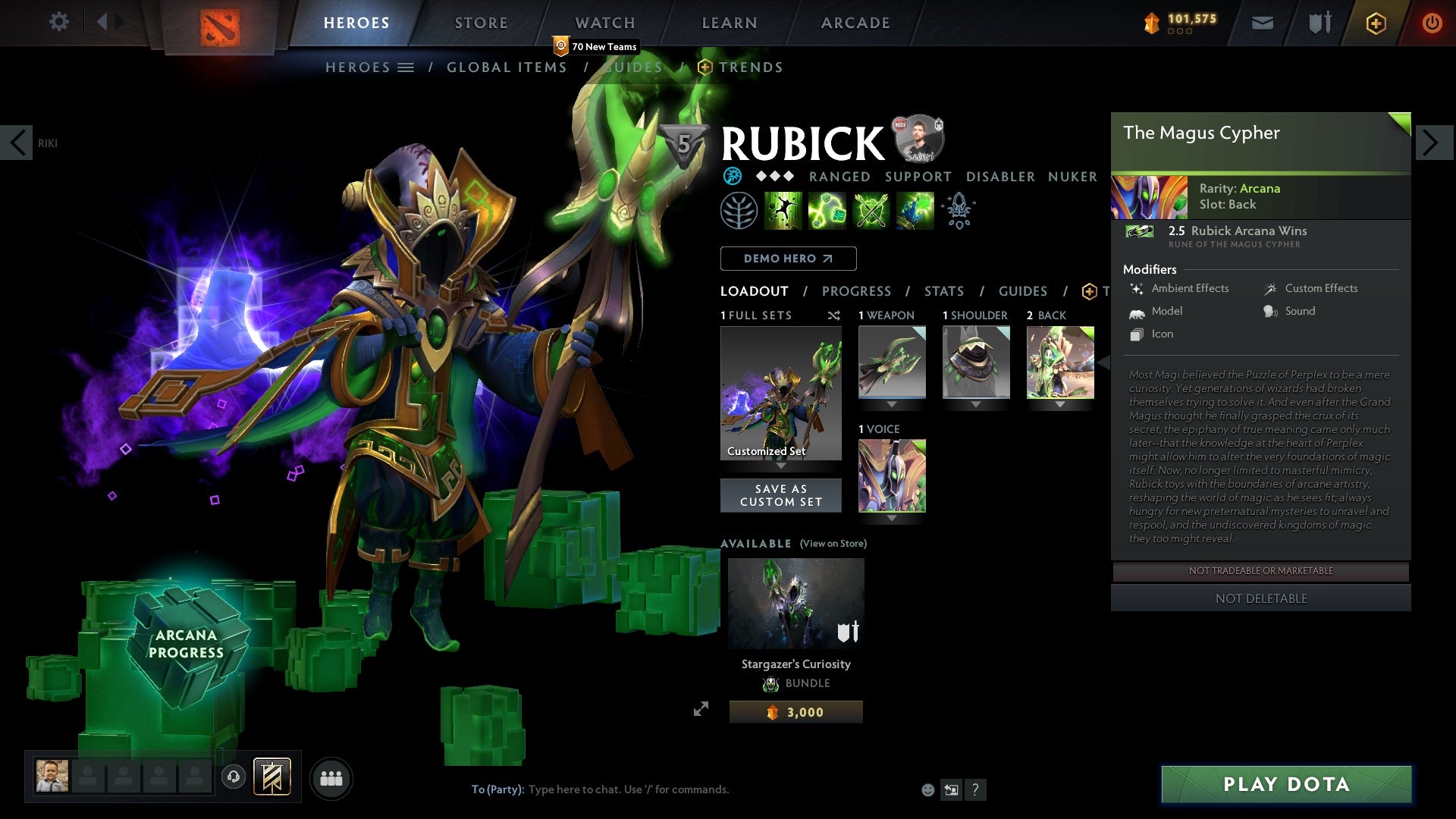Expand the Voice slot dropdown arrow
This screenshot has height=819, width=1456.
coord(892,517)
